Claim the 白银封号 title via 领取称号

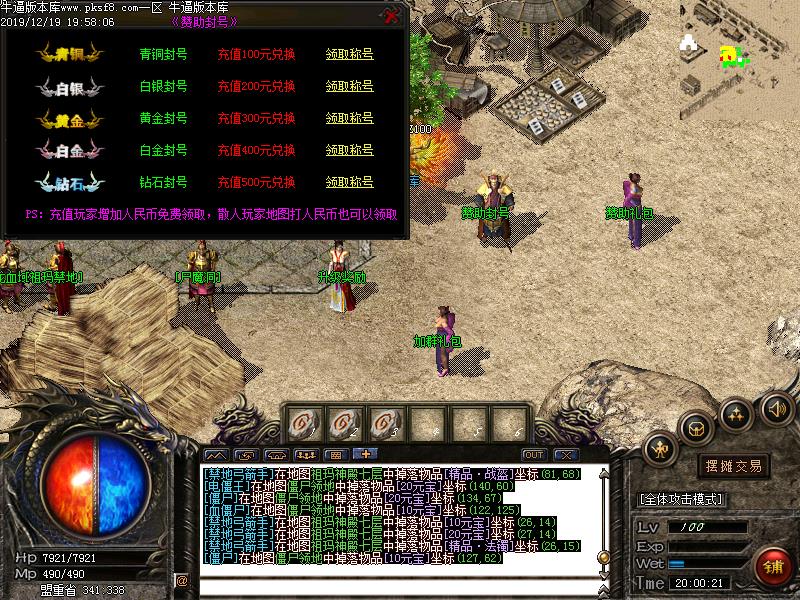point(349,86)
